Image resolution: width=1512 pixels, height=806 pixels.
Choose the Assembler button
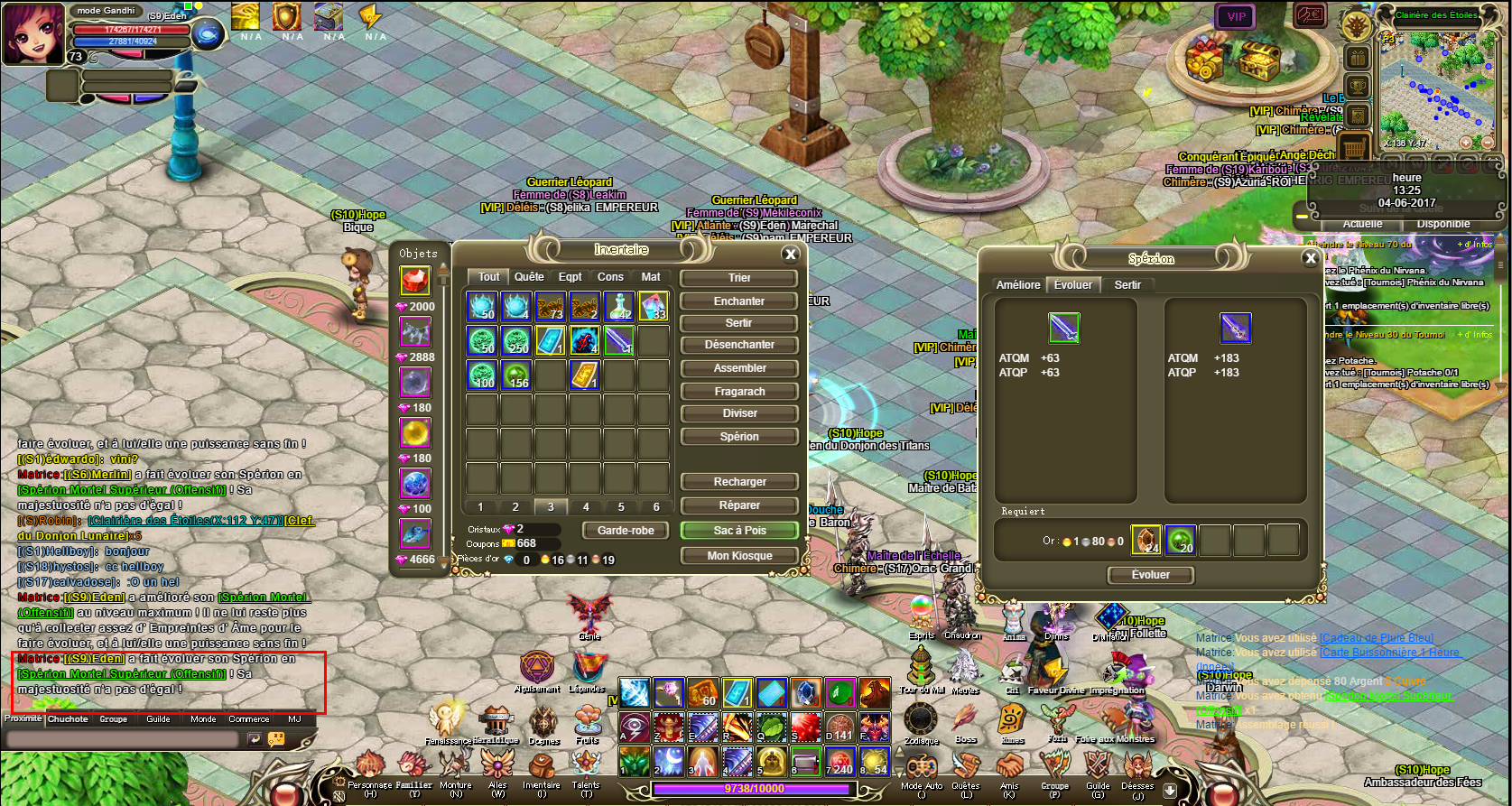(739, 368)
